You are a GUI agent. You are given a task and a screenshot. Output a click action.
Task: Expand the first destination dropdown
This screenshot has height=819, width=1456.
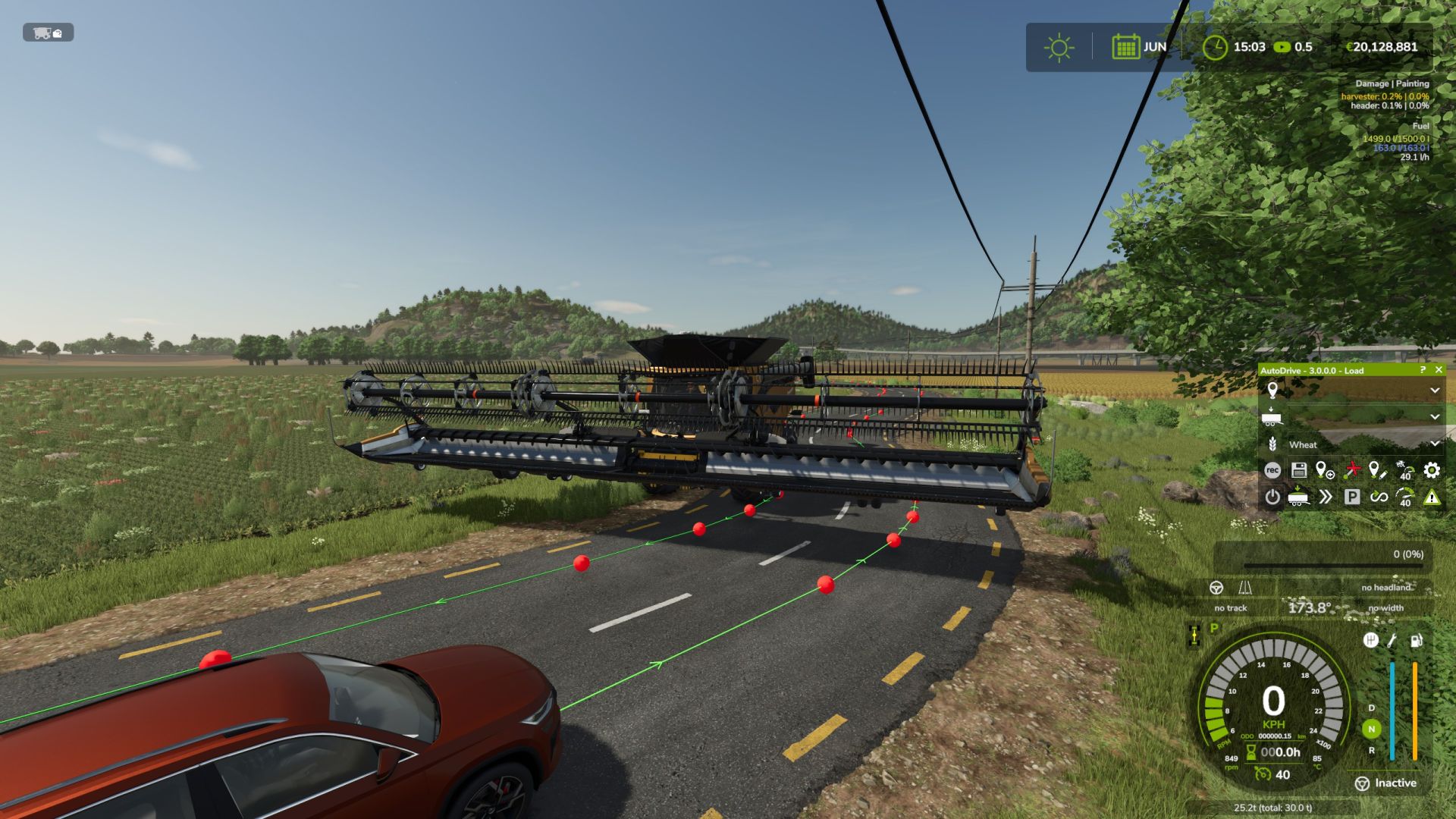1436,389
